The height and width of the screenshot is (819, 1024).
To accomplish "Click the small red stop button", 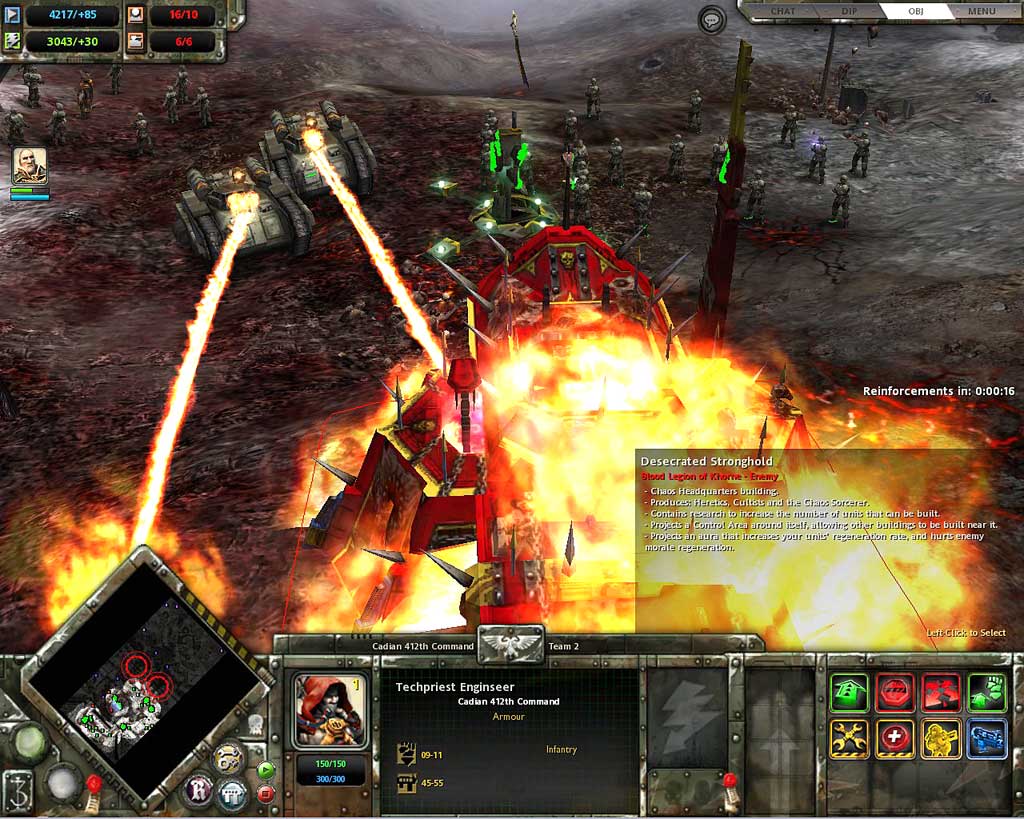I will click(265, 793).
